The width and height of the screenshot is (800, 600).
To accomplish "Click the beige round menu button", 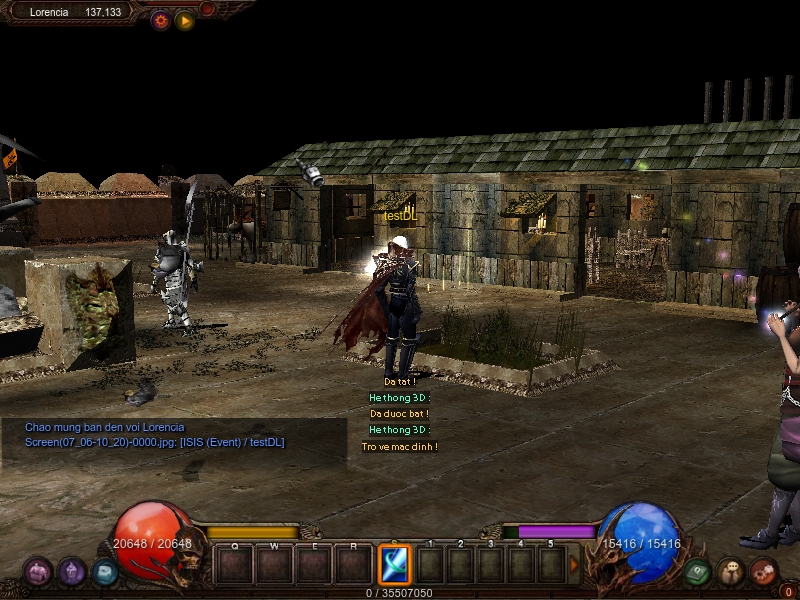I will [731, 572].
